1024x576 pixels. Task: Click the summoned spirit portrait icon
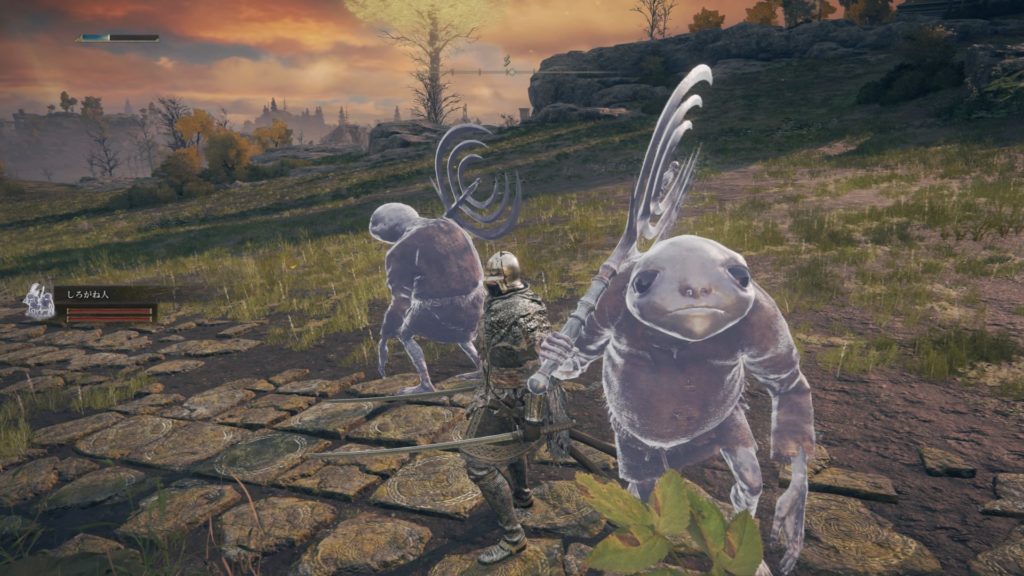38,301
